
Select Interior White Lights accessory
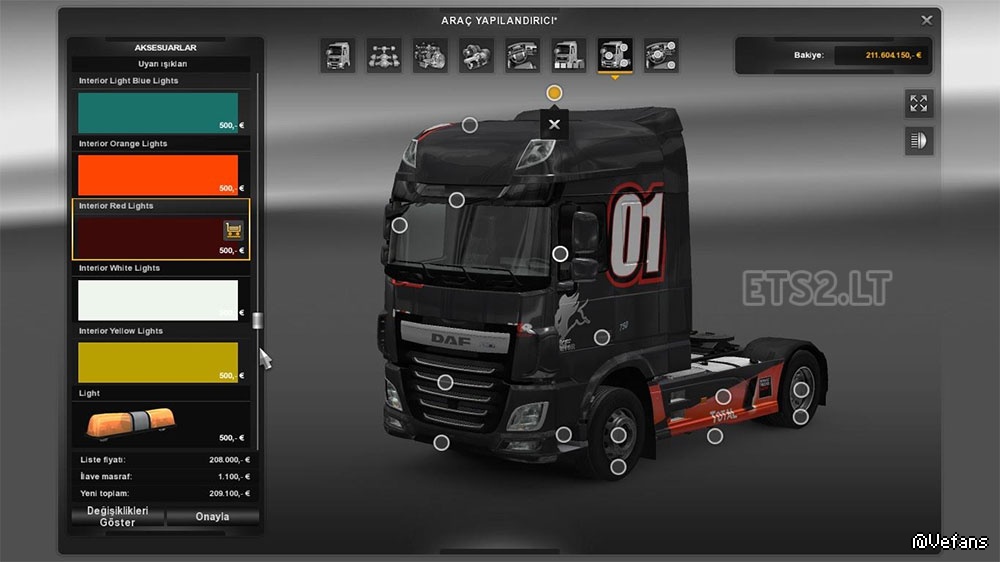coord(158,300)
